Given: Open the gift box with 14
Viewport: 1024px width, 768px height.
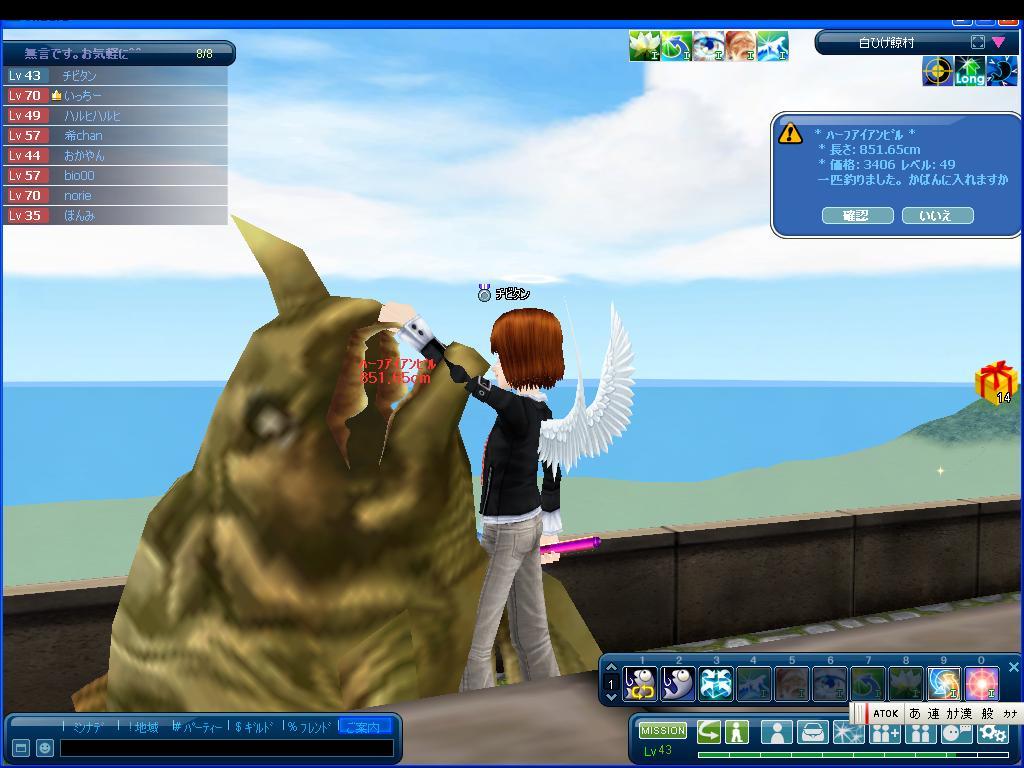Looking at the screenshot, I should click(995, 383).
